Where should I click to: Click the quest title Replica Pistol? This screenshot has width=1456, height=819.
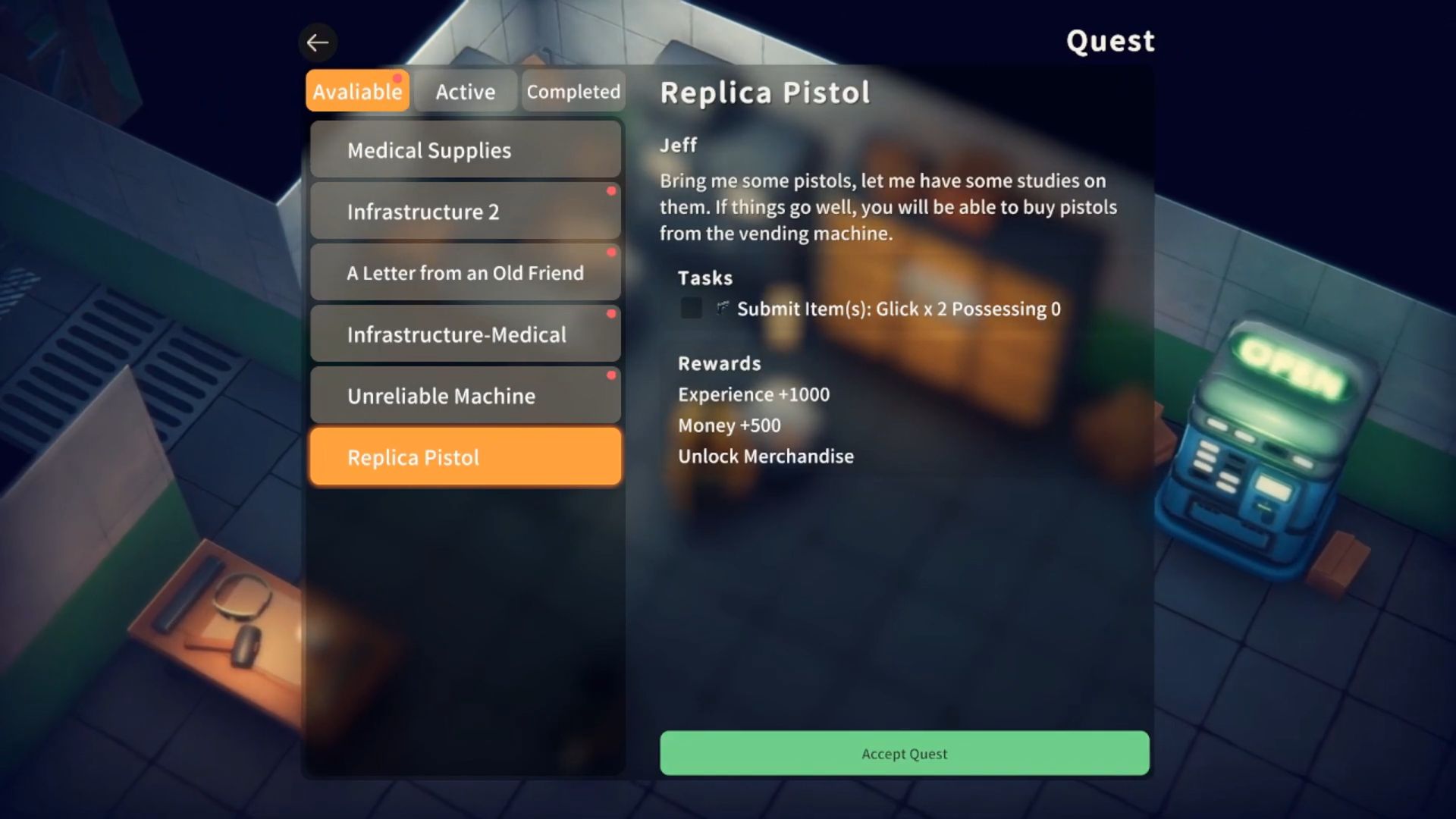(x=764, y=93)
